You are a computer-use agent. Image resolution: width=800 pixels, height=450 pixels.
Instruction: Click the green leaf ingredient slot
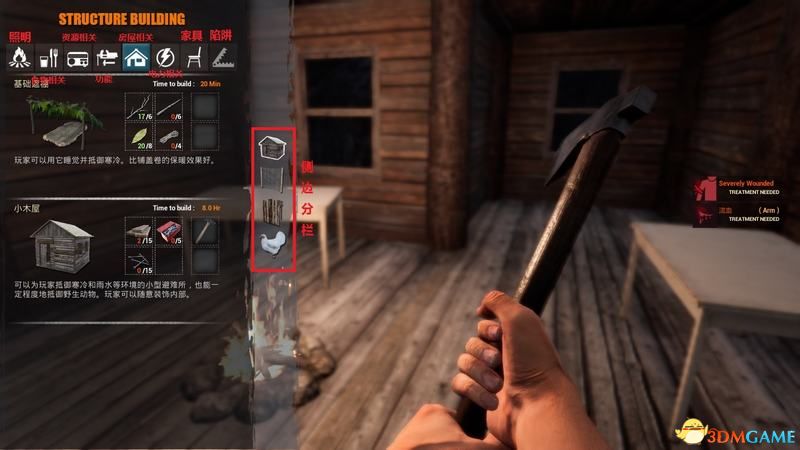click(x=139, y=136)
